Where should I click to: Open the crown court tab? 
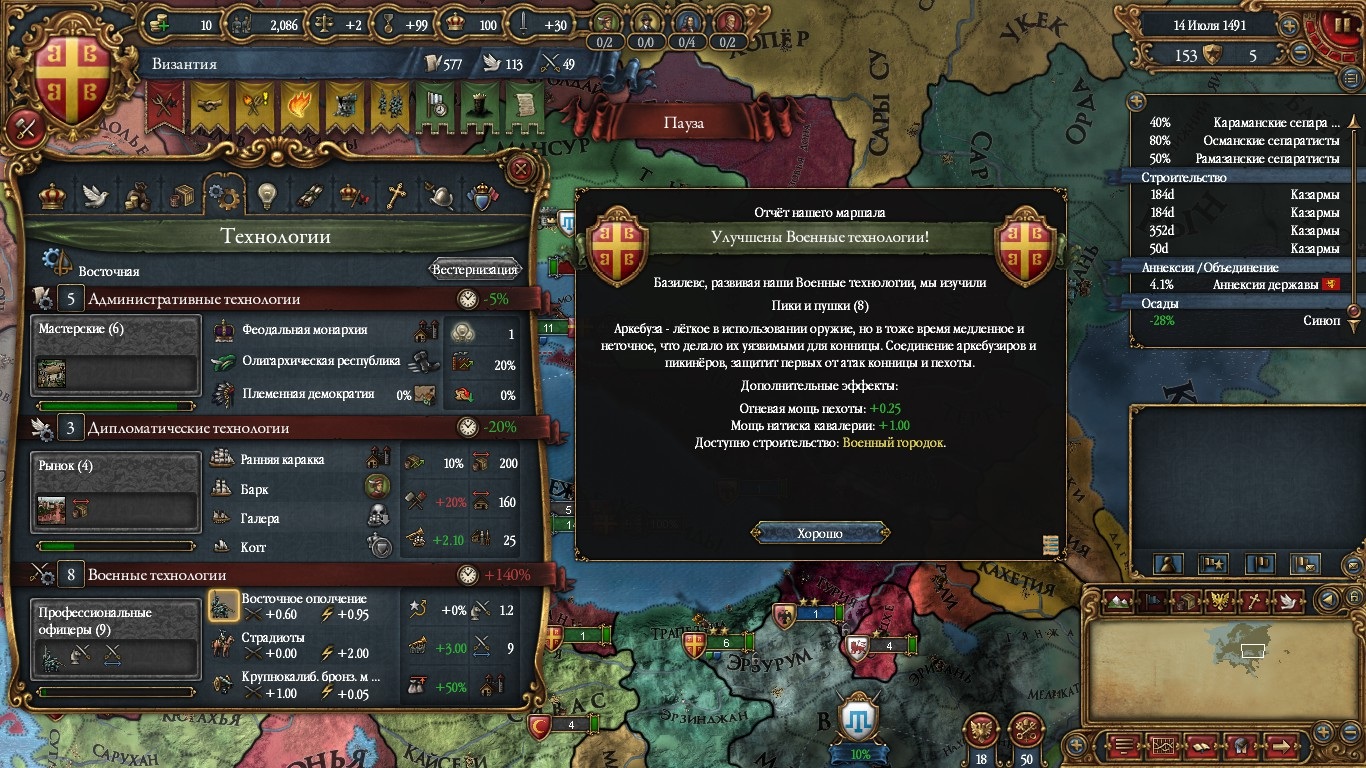52,195
